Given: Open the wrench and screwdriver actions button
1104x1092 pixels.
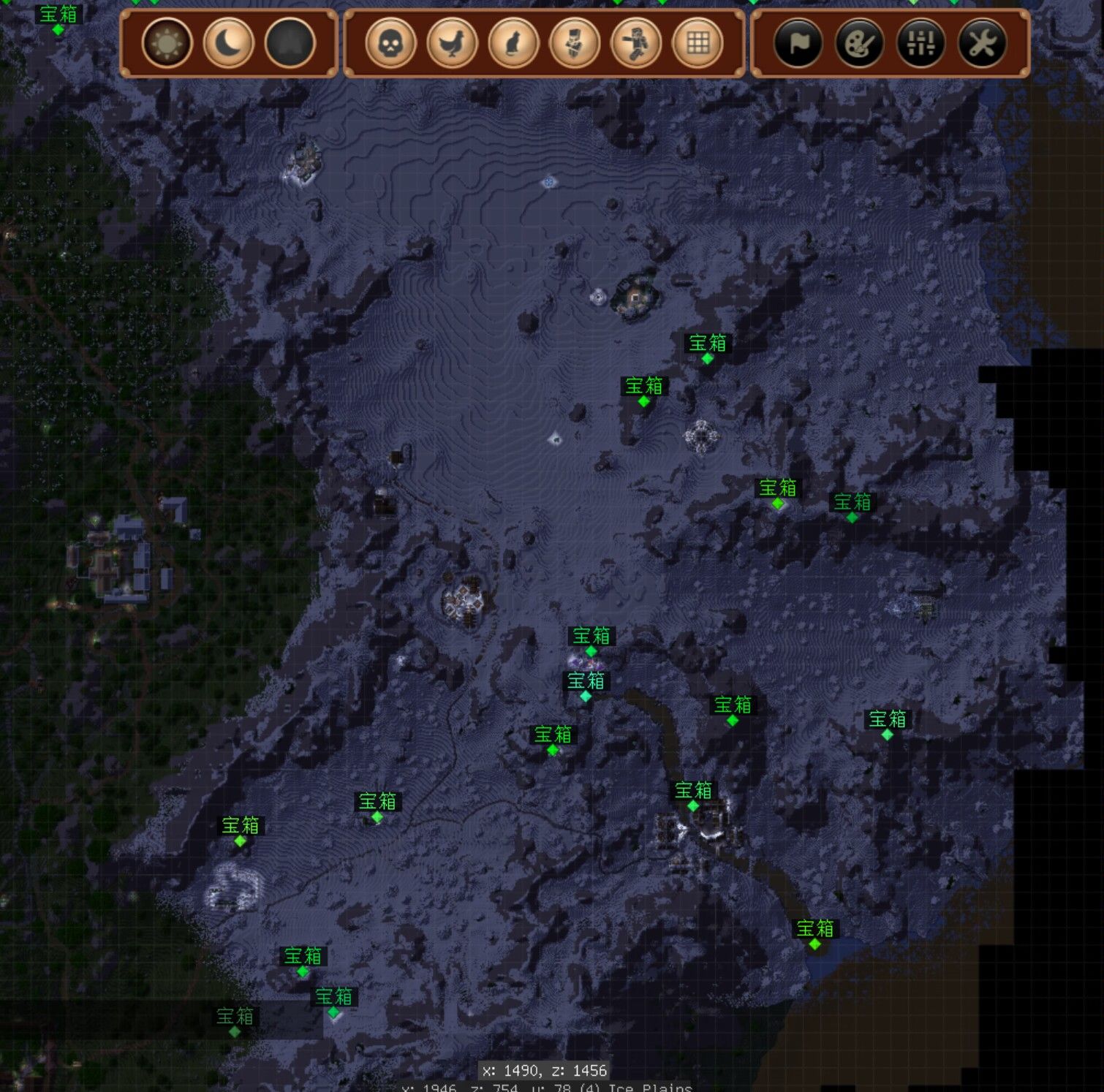Looking at the screenshot, I should (982, 43).
